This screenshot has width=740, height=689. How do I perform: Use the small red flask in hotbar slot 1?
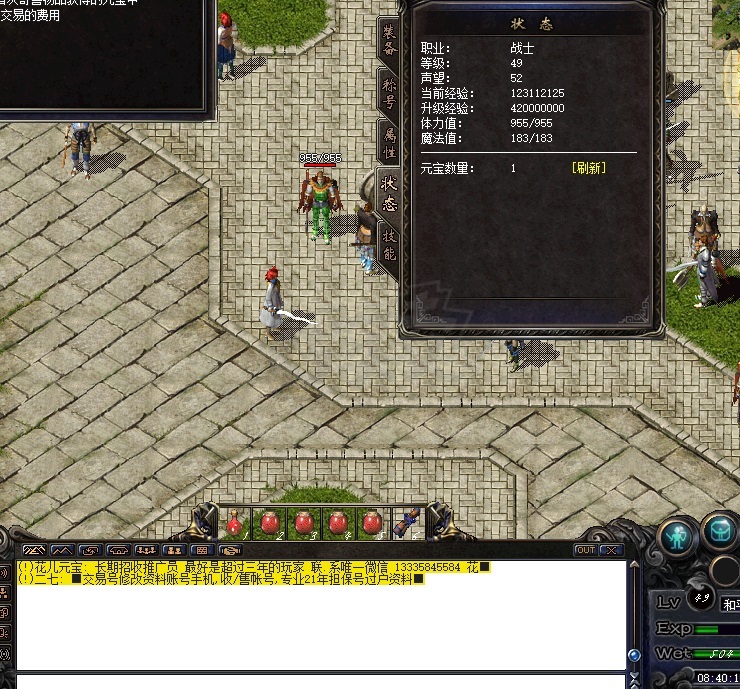point(235,522)
